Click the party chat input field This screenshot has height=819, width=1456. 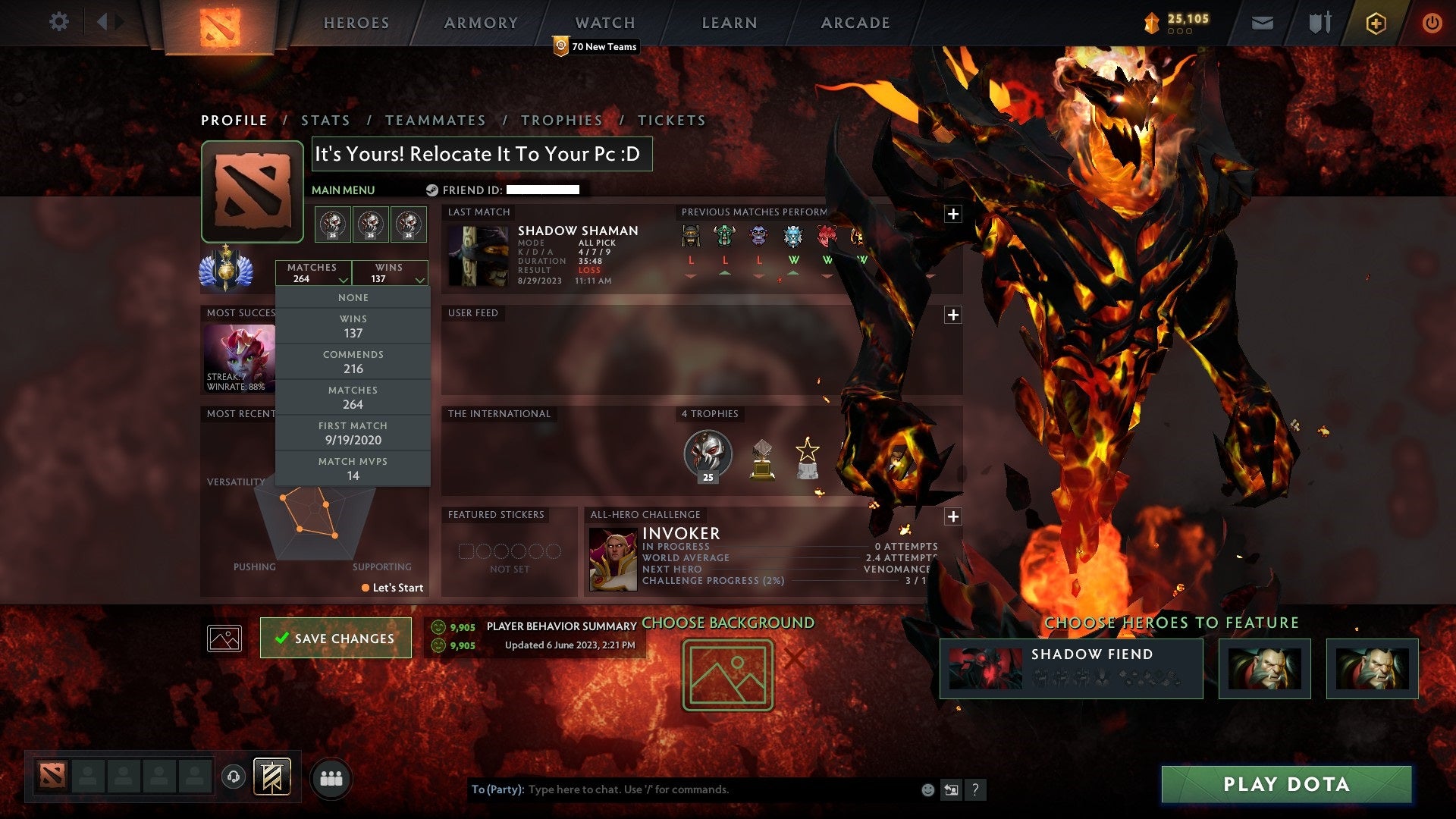682,789
